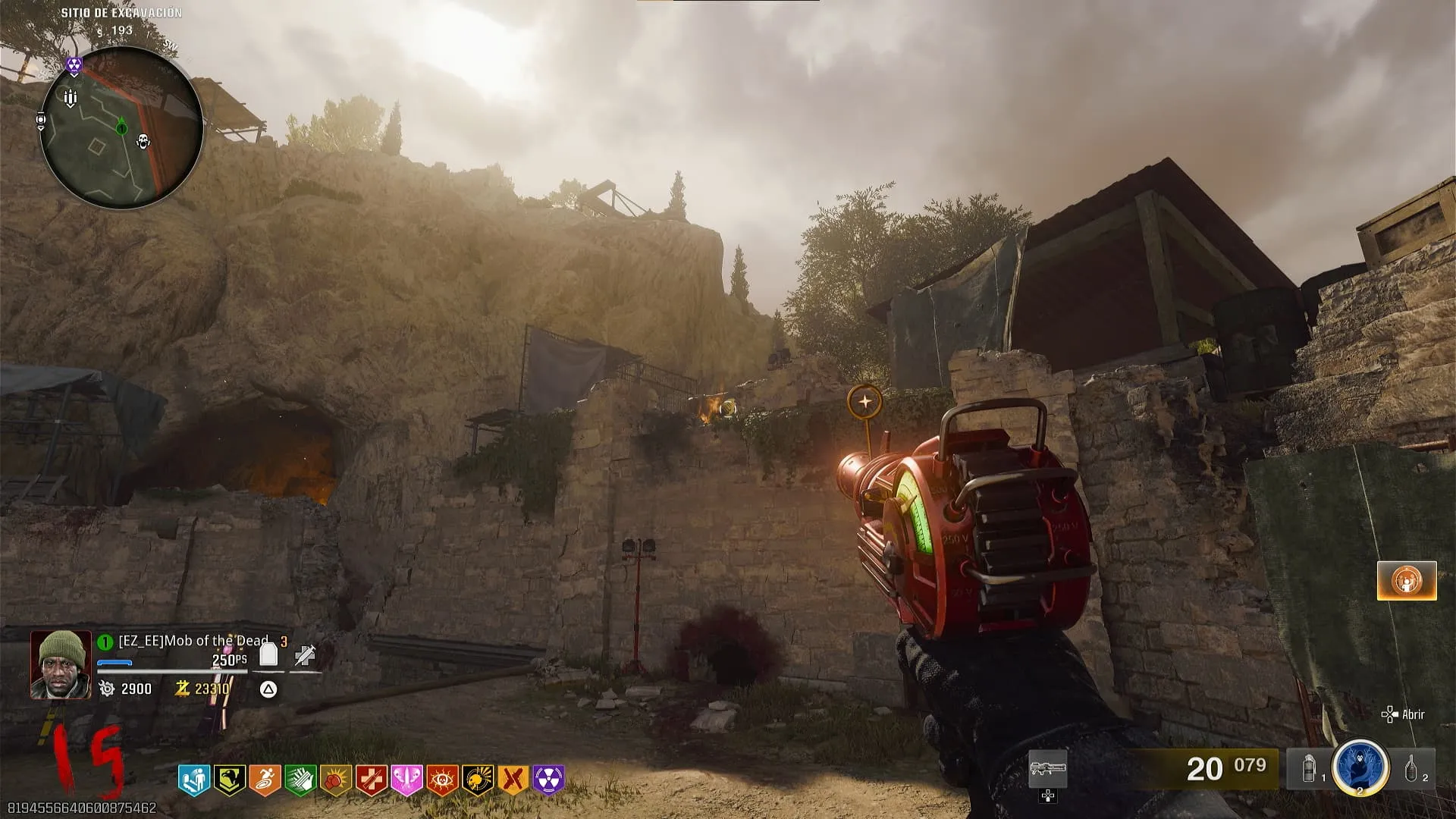Image resolution: width=1456 pixels, height=819 pixels.
Task: Activate the orange Stamin-Up runner perk icon
Action: coord(265,780)
